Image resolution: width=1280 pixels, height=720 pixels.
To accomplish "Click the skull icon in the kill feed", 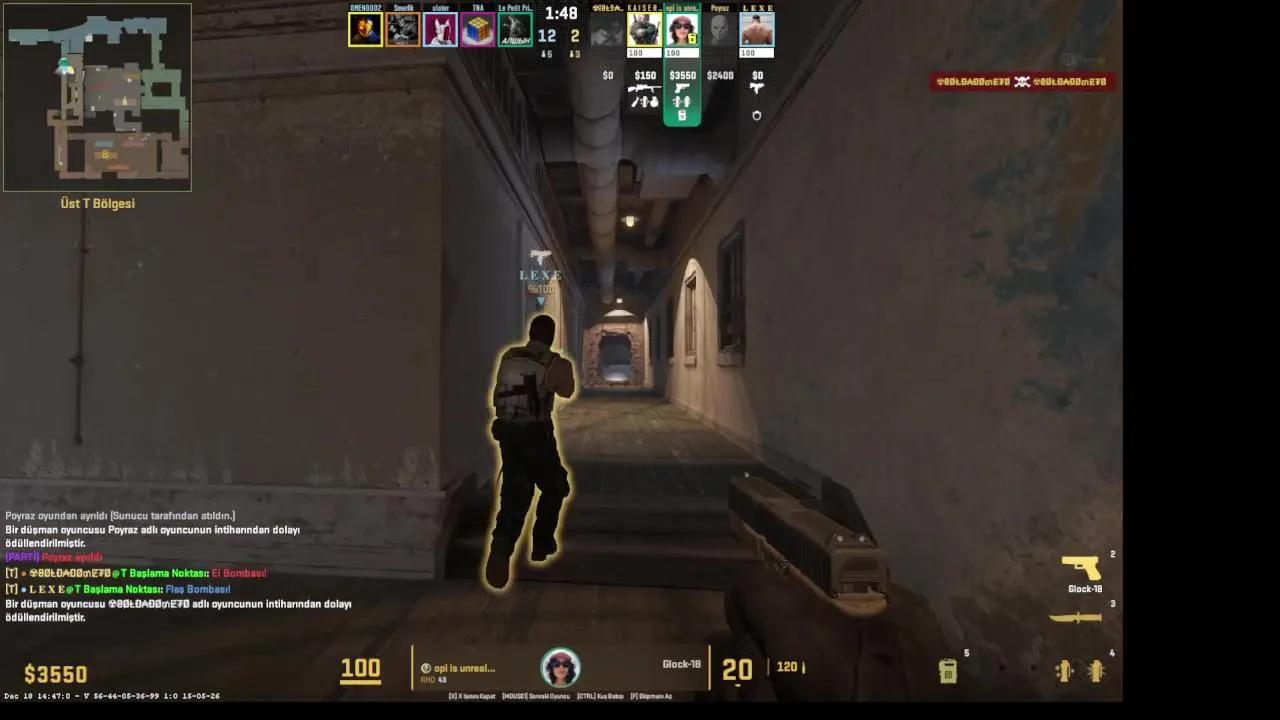I will click(1022, 83).
